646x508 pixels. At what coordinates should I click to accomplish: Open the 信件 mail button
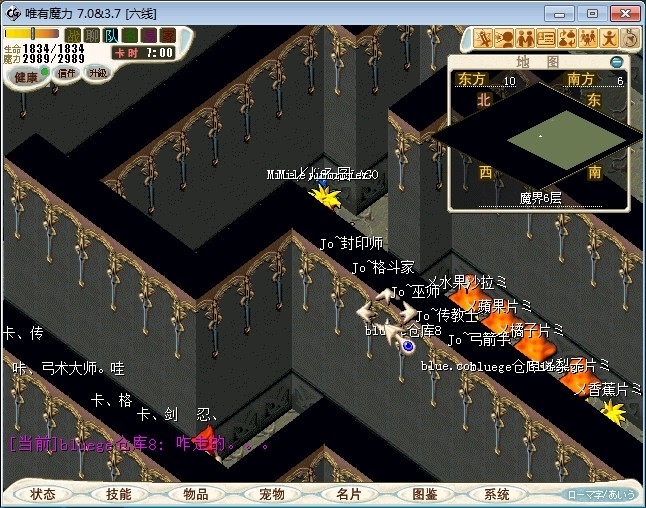pyautogui.click(x=68, y=73)
